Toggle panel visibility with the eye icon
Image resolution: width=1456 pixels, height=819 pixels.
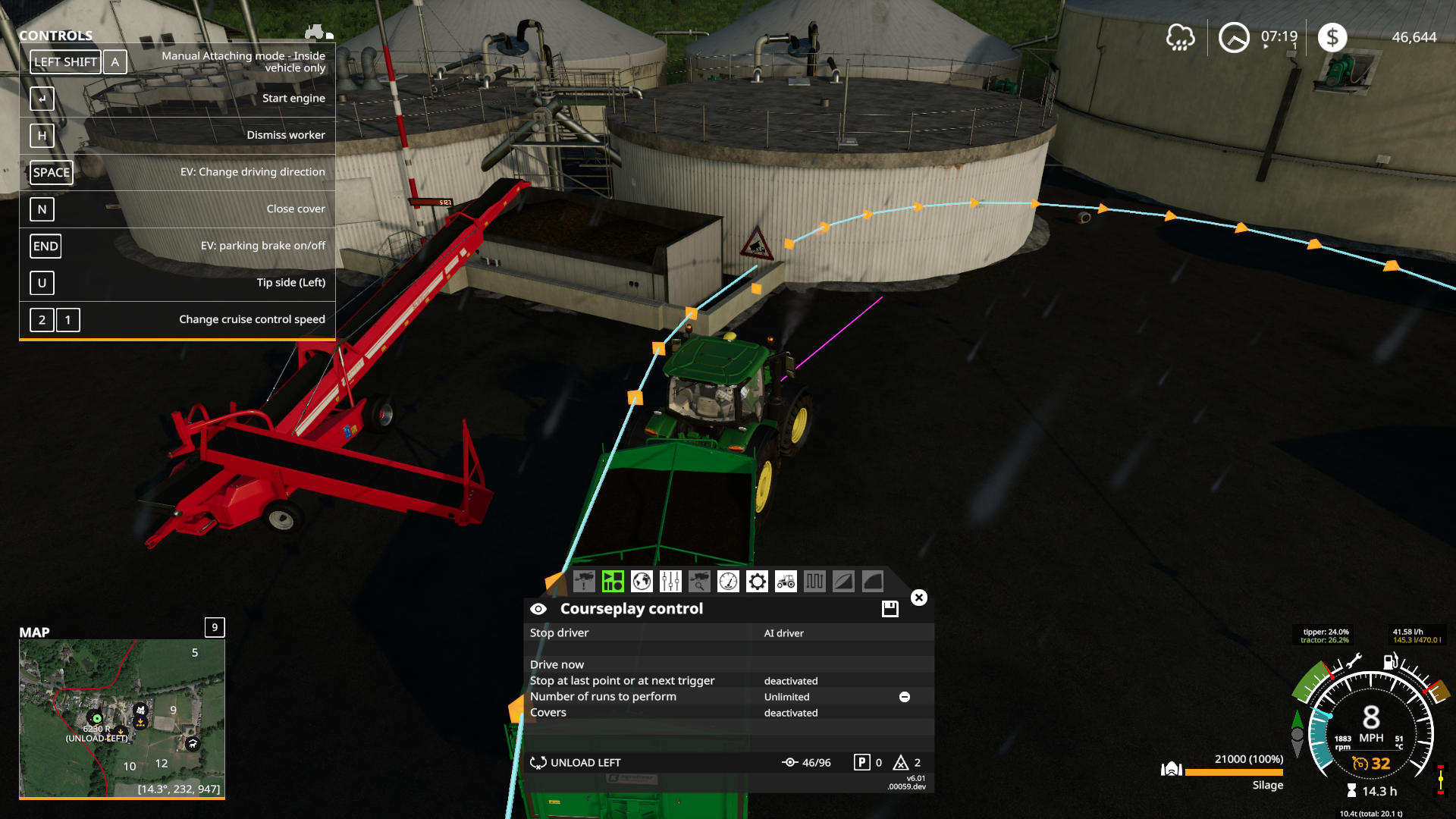[x=538, y=608]
